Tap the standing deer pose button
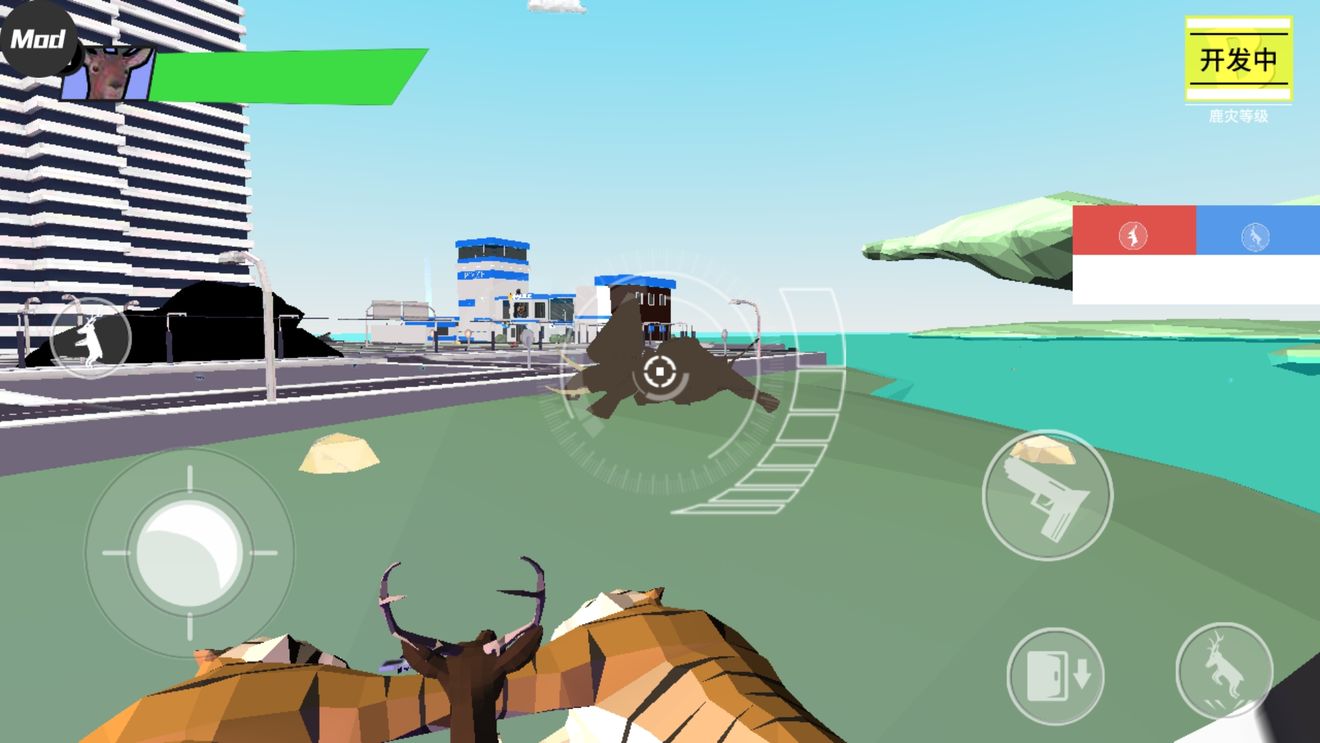1320x743 pixels. click(x=91, y=337)
